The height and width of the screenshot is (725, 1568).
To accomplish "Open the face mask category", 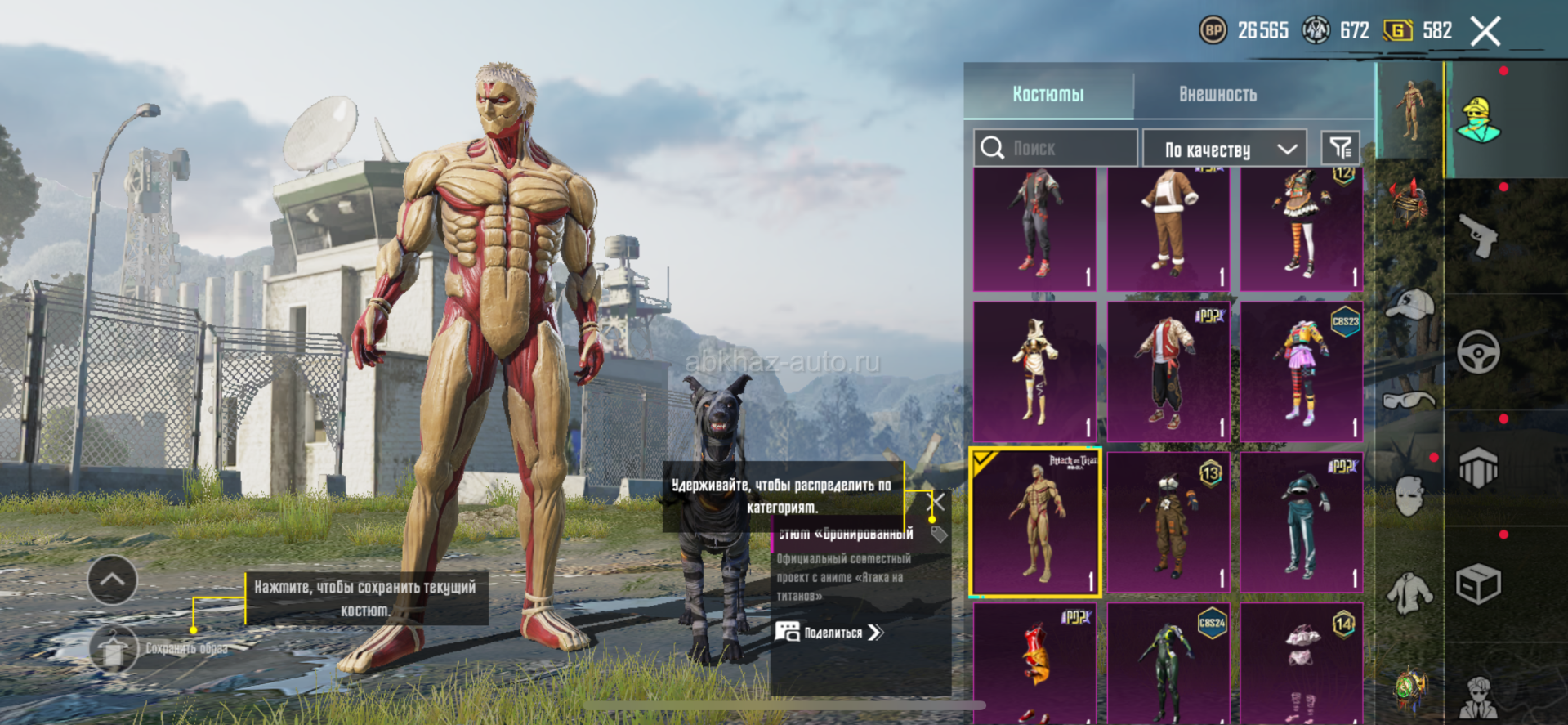I will [x=1410, y=495].
